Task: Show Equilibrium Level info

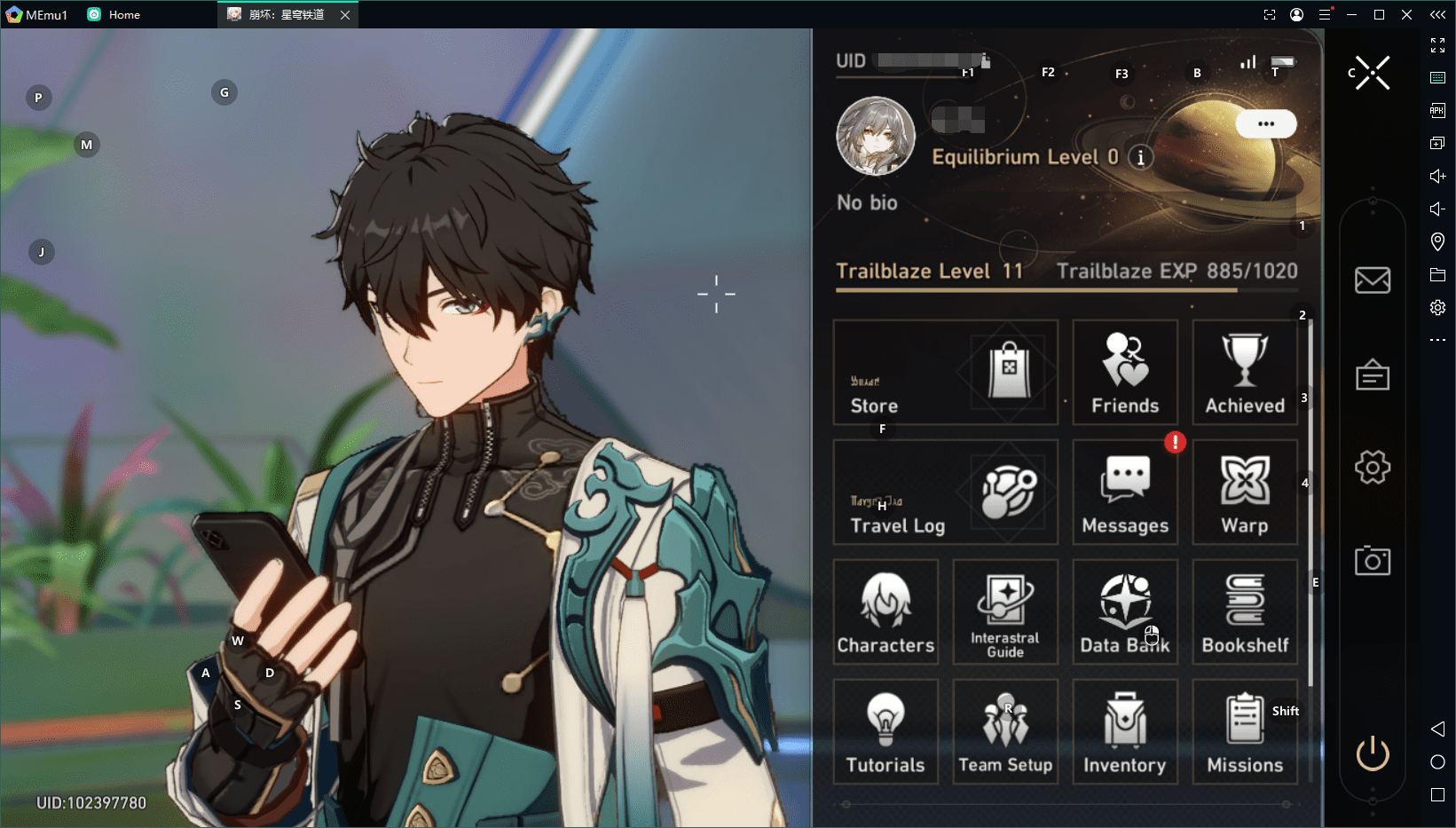Action: click(1141, 158)
